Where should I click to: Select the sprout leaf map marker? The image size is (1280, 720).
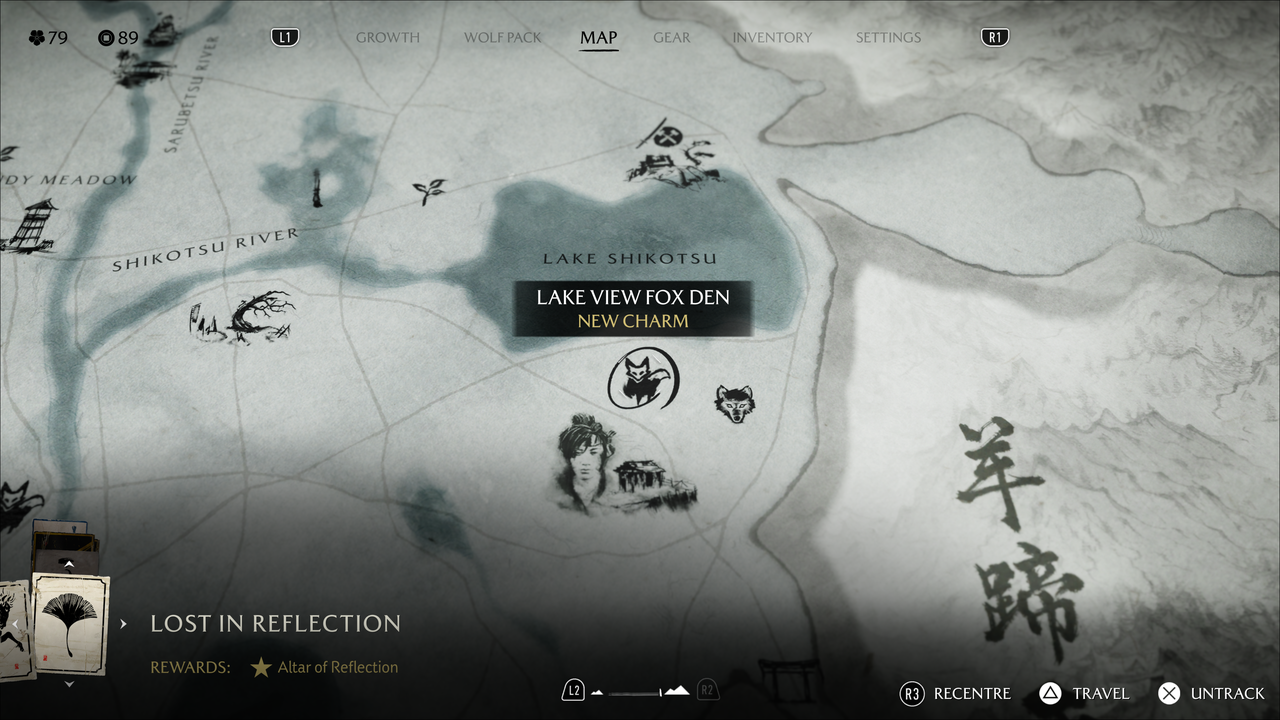tap(430, 190)
